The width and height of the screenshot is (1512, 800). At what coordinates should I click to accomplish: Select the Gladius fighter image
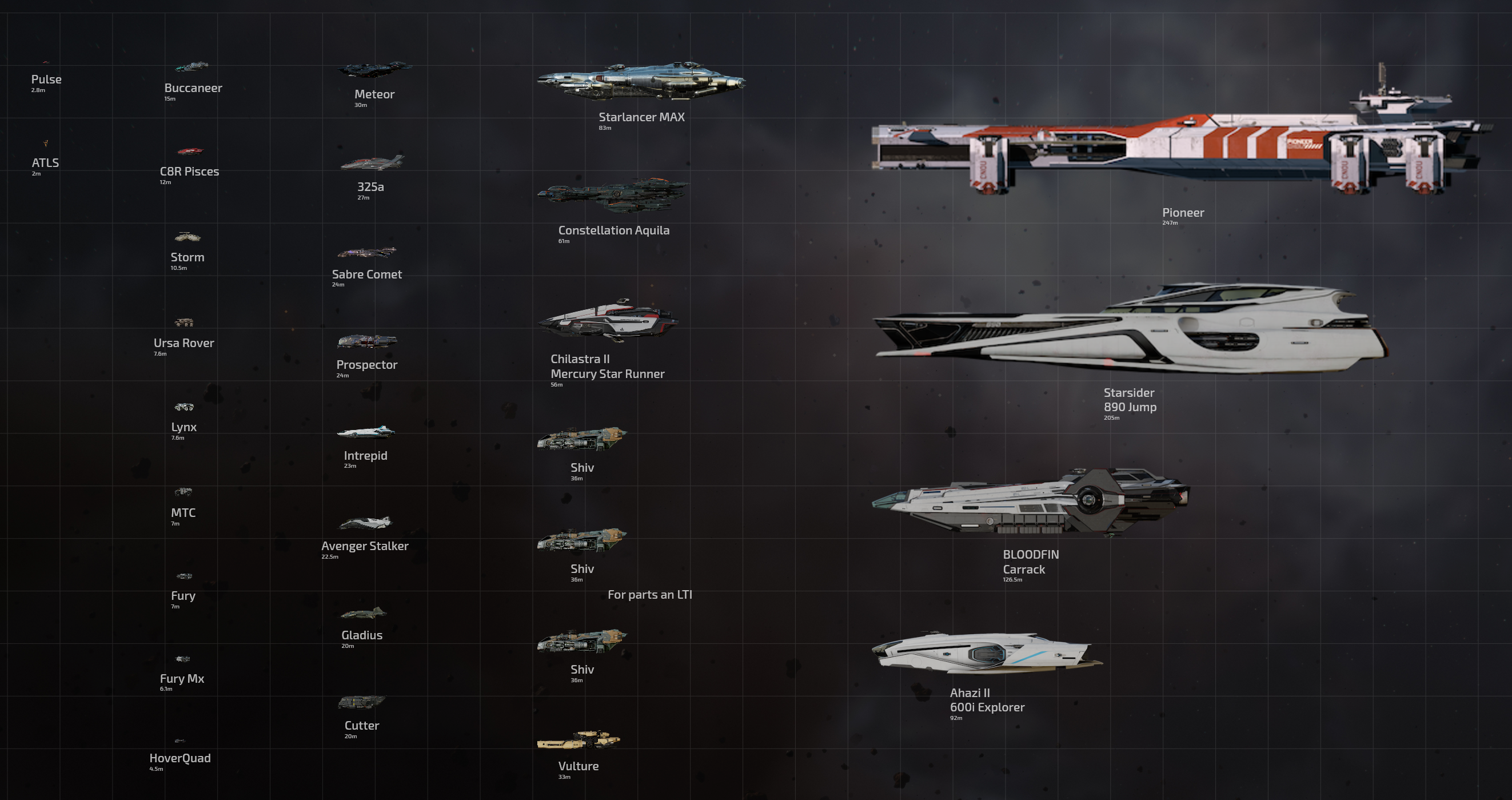[363, 614]
